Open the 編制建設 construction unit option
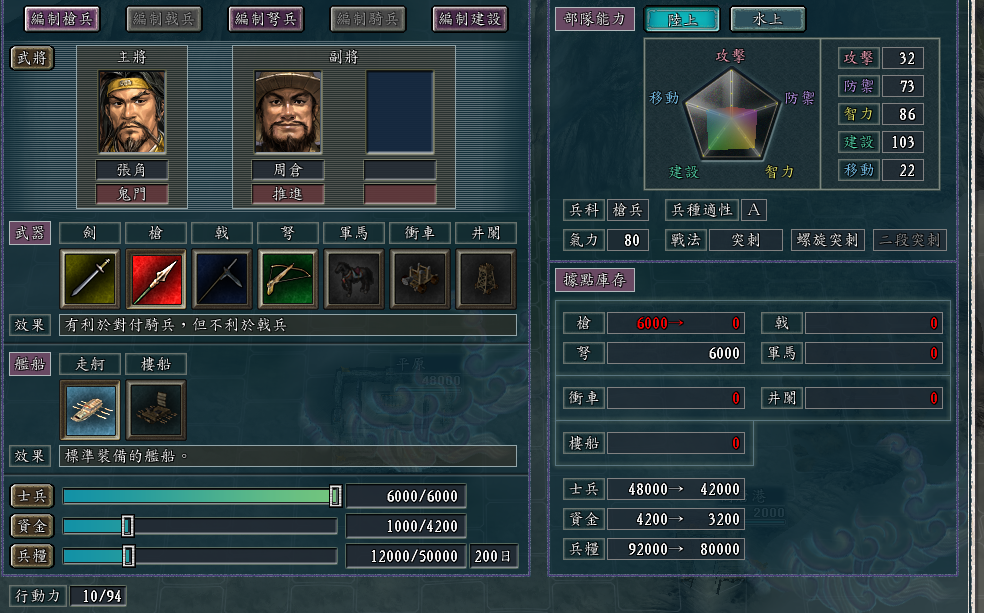The width and height of the screenshot is (984, 613). 470,18
